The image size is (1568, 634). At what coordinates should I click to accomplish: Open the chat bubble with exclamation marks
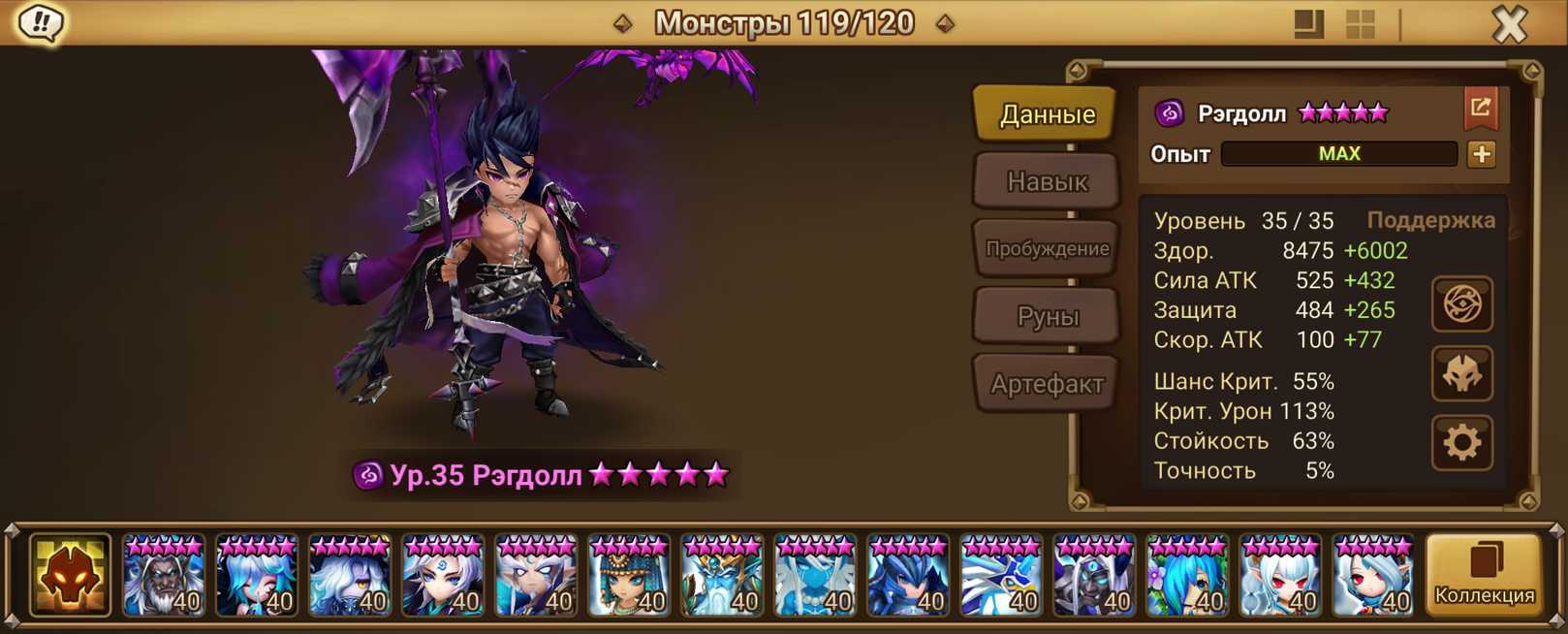tap(41, 23)
